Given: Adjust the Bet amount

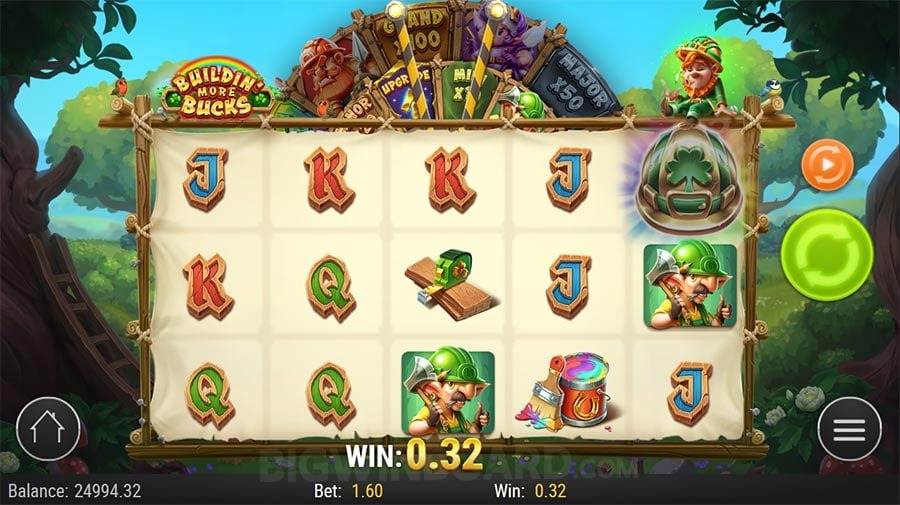Looking at the screenshot, I should 356,491.
